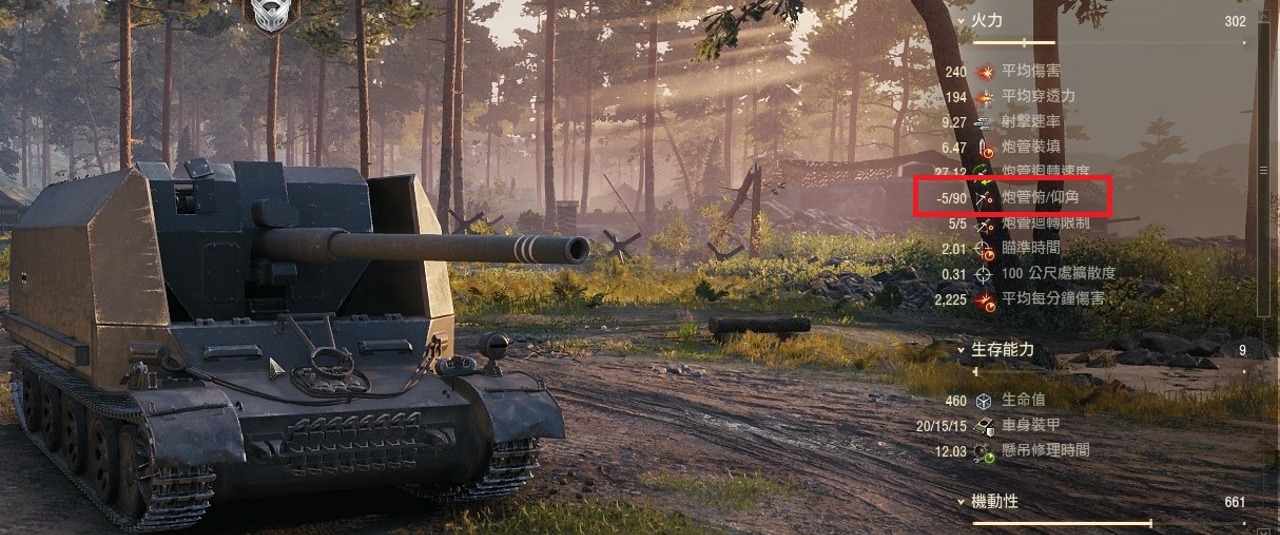Click the 瞄準時間 stat row

[1030, 248]
